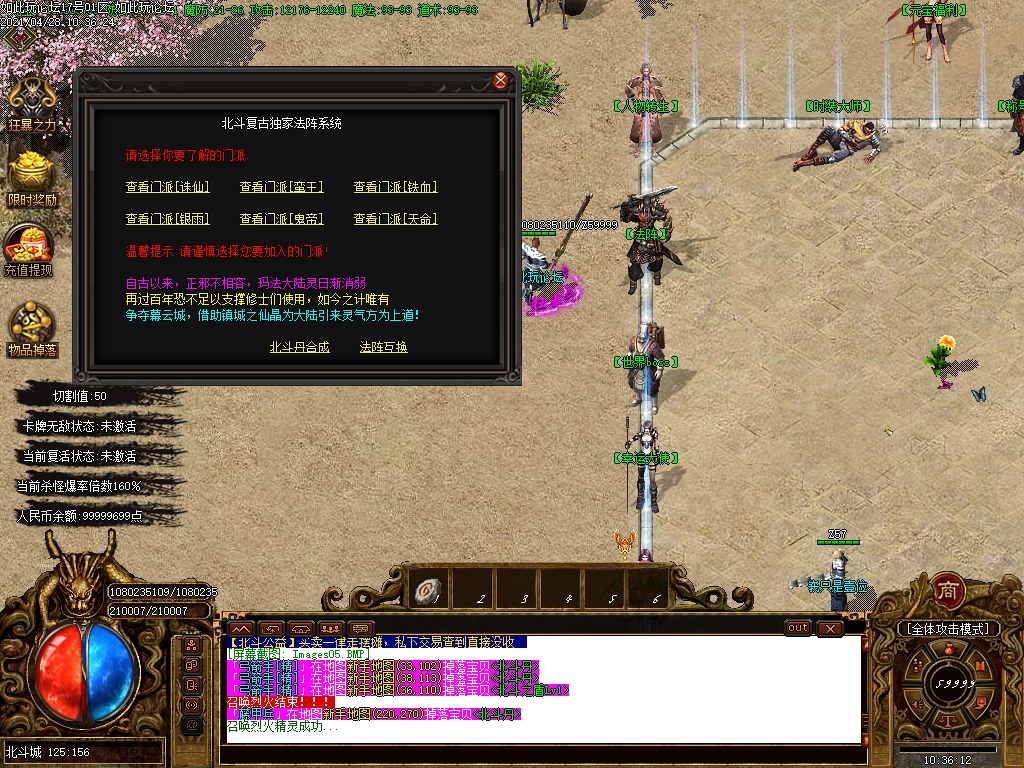Choose the 天命 faction link
This screenshot has height=768, width=1024.
[x=396, y=219]
